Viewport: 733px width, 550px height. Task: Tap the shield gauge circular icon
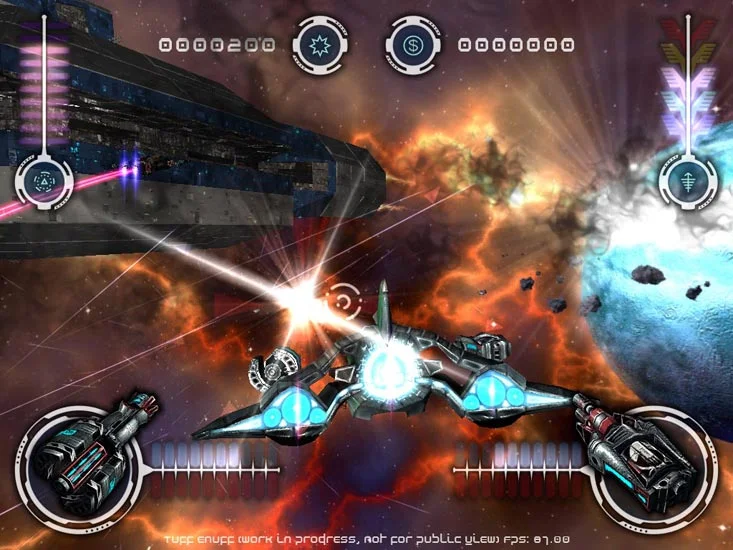tap(44, 182)
